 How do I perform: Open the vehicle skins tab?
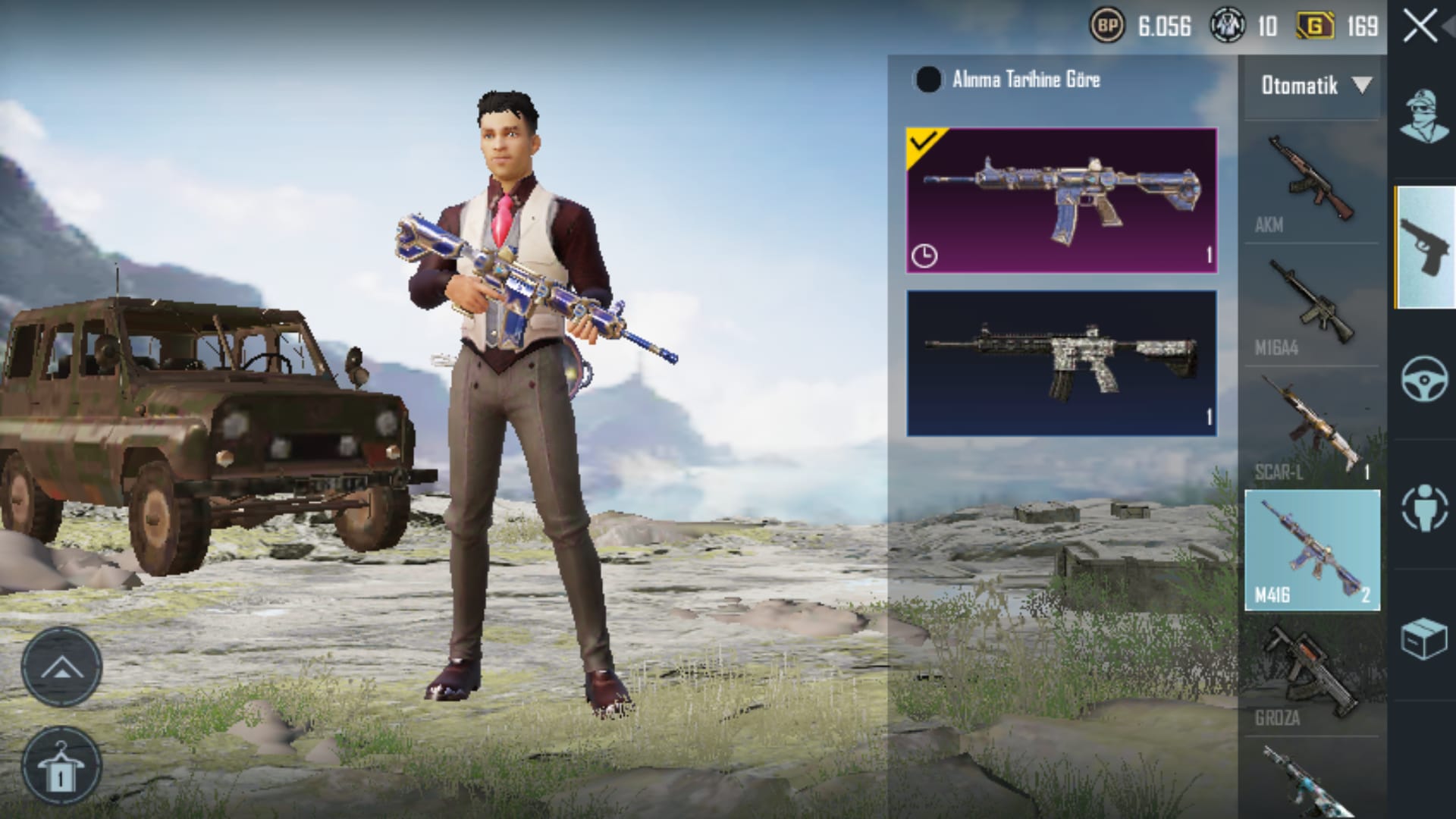coord(1423,378)
